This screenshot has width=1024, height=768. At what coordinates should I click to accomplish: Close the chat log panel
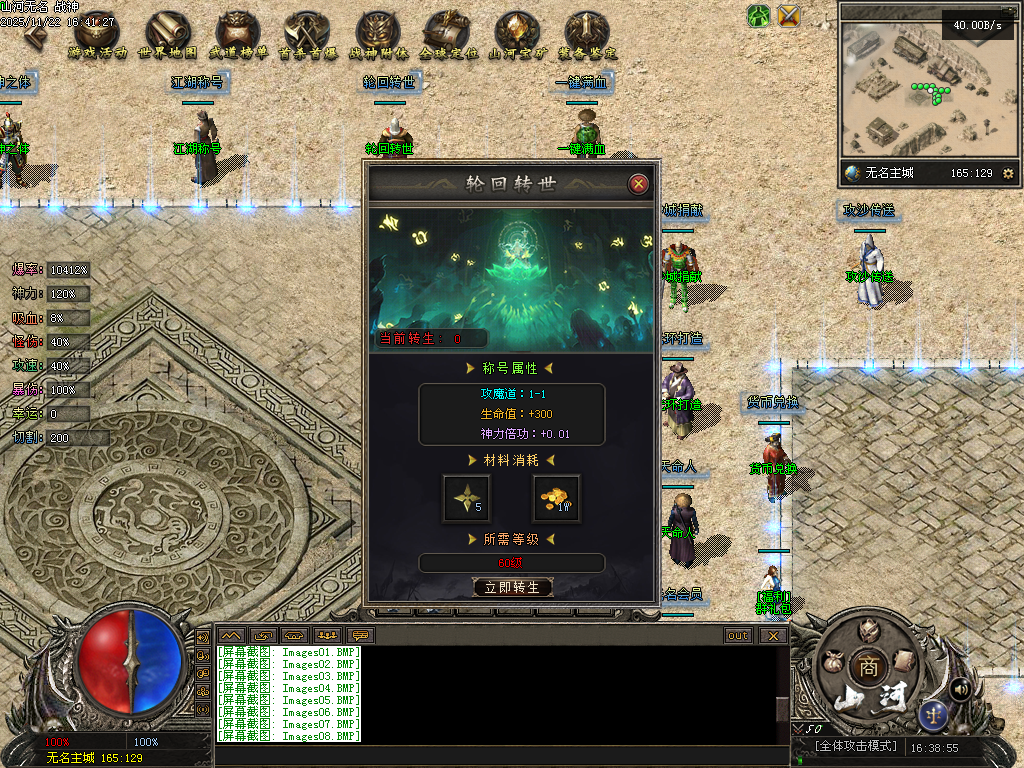[x=772, y=635]
